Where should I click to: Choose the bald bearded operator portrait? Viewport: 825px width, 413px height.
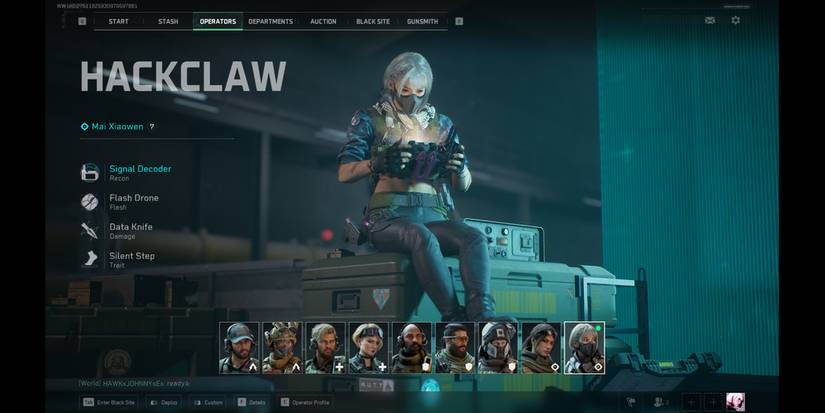pos(412,347)
